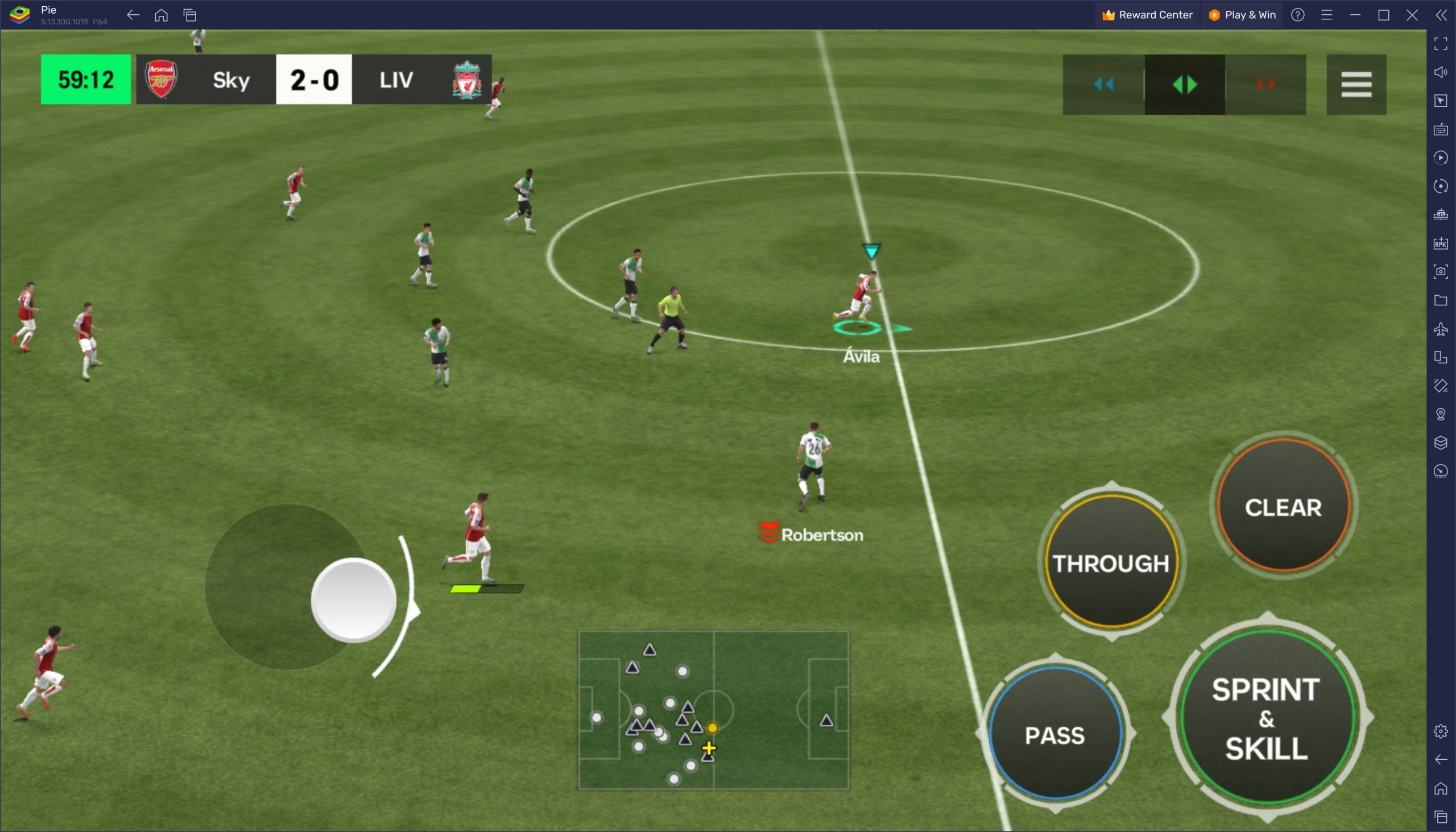Hit the CLEAR button
1456x832 pixels.
(x=1283, y=507)
